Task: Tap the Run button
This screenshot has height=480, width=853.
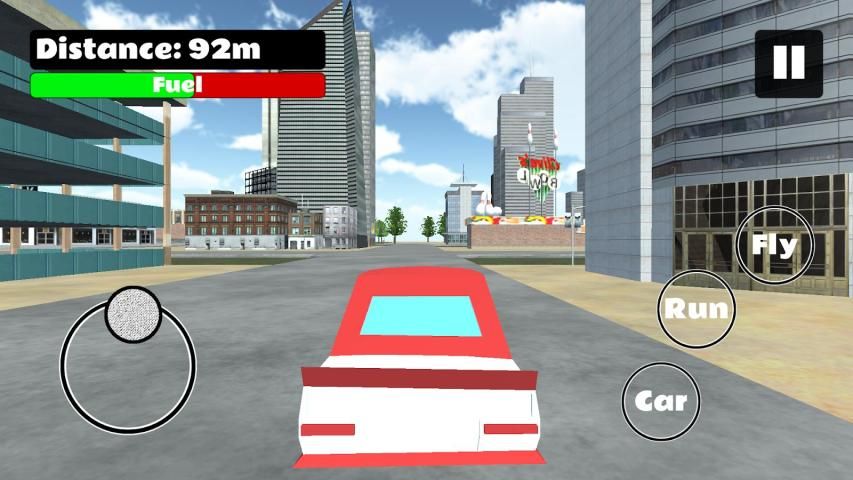Action: tap(697, 309)
